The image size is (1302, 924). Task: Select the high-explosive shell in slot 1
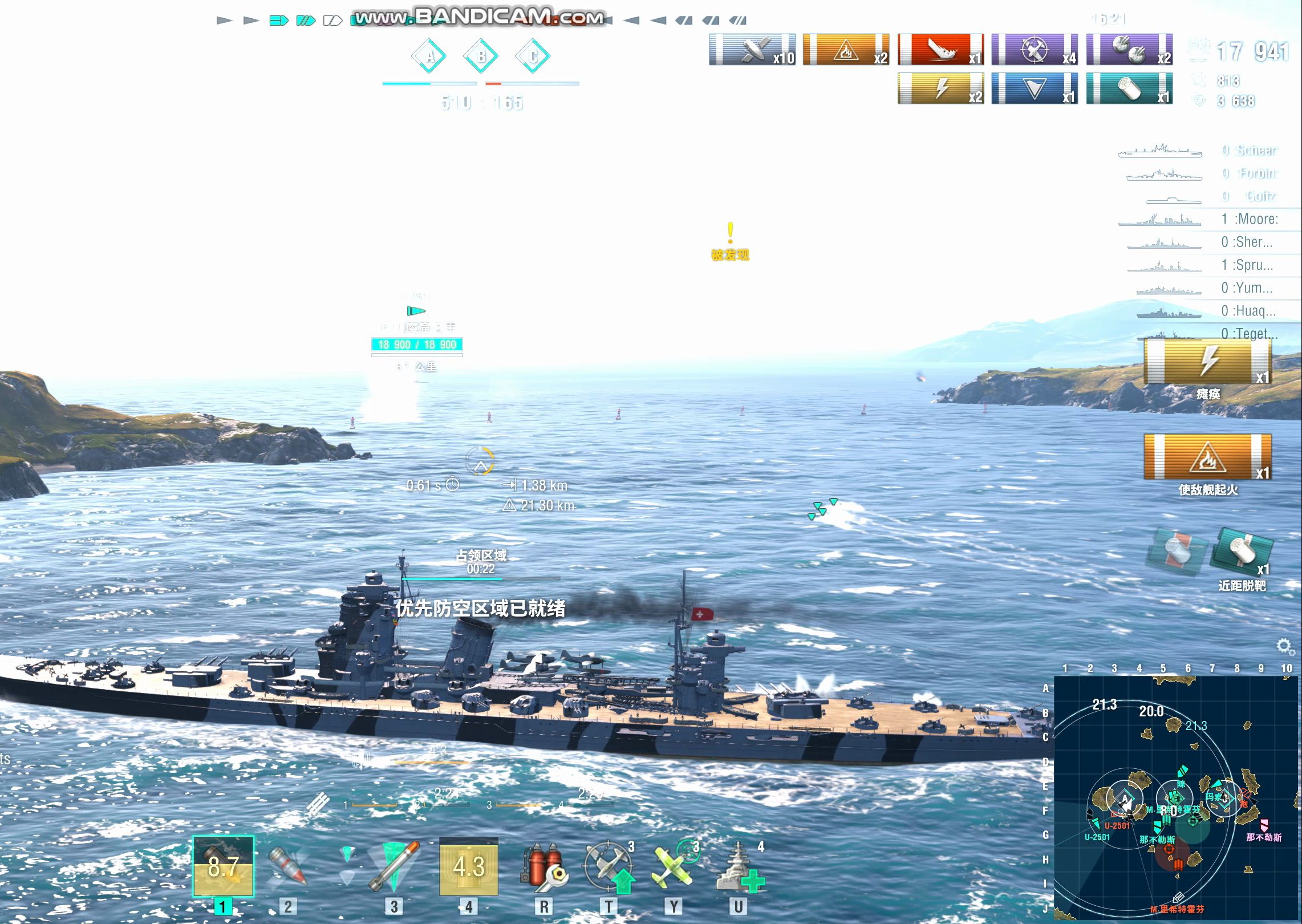[x=223, y=867]
